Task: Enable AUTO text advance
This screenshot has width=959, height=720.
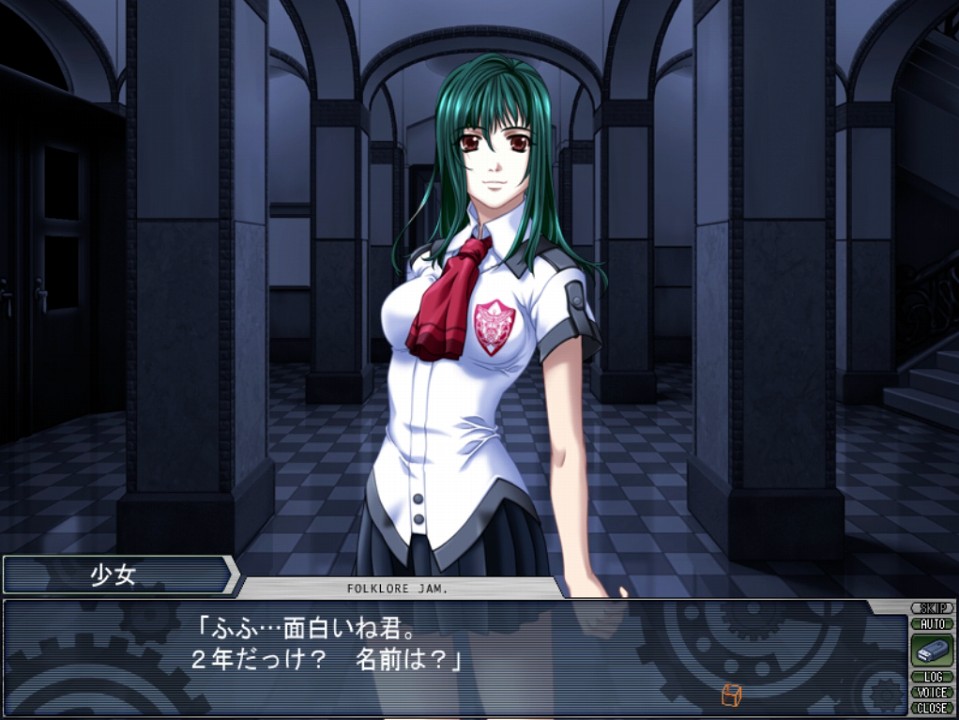Action: [932, 623]
